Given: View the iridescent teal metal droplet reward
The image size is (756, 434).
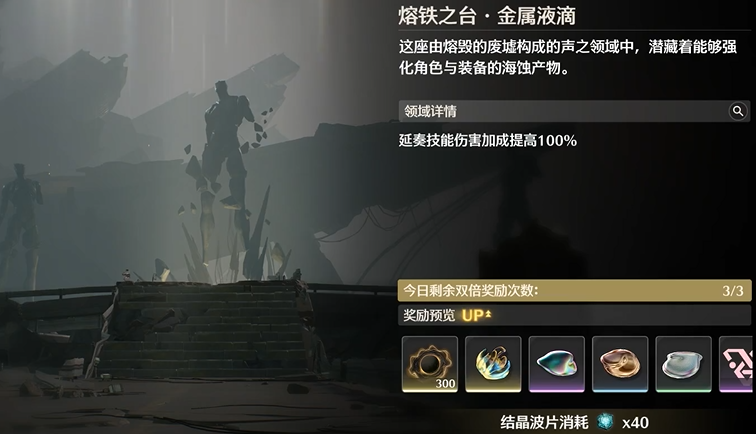Looking at the screenshot, I should tap(557, 364).
